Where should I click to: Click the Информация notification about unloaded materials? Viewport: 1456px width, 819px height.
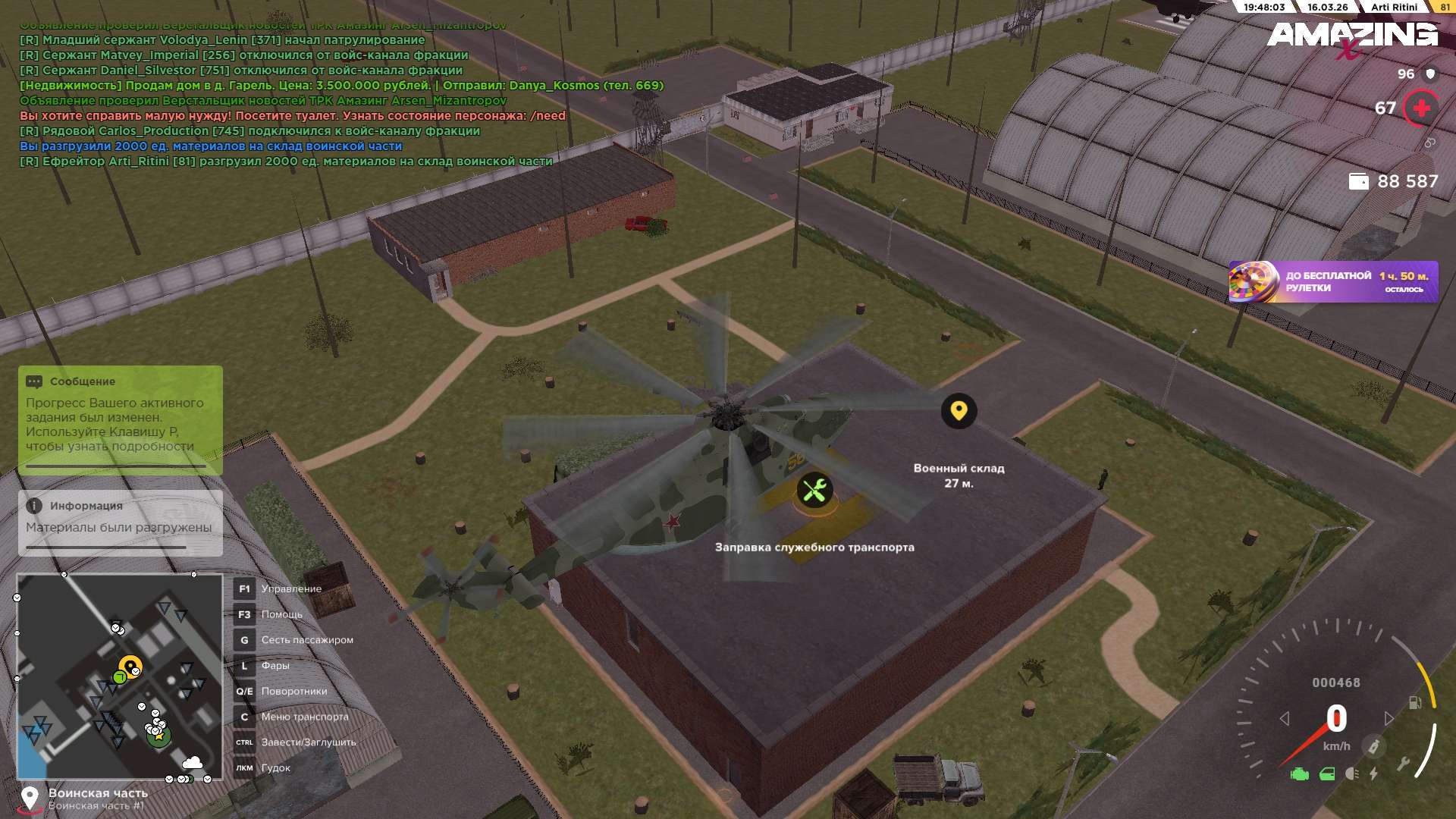point(120,522)
